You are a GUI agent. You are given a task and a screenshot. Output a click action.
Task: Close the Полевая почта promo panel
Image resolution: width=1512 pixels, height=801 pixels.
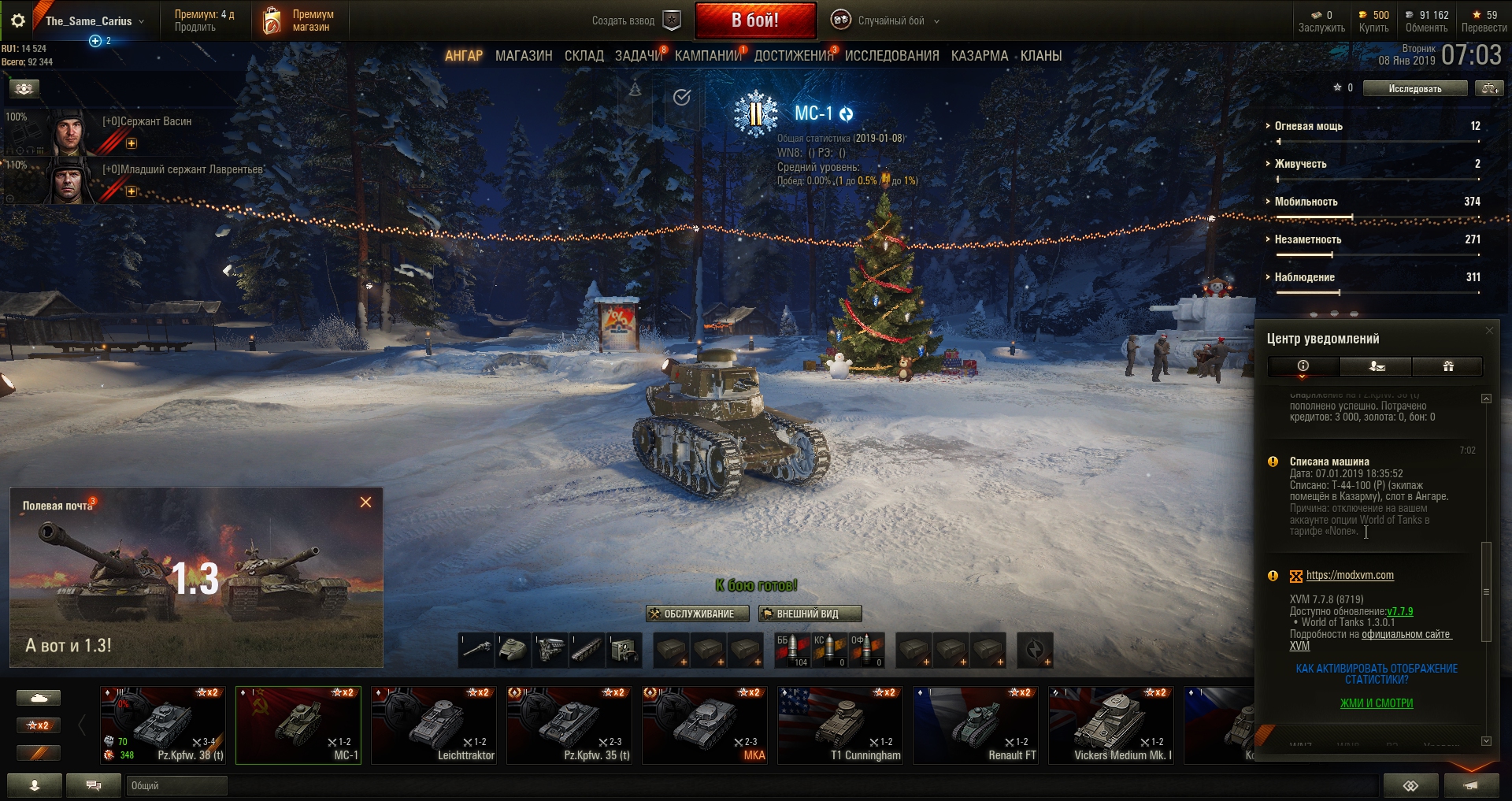click(x=365, y=502)
